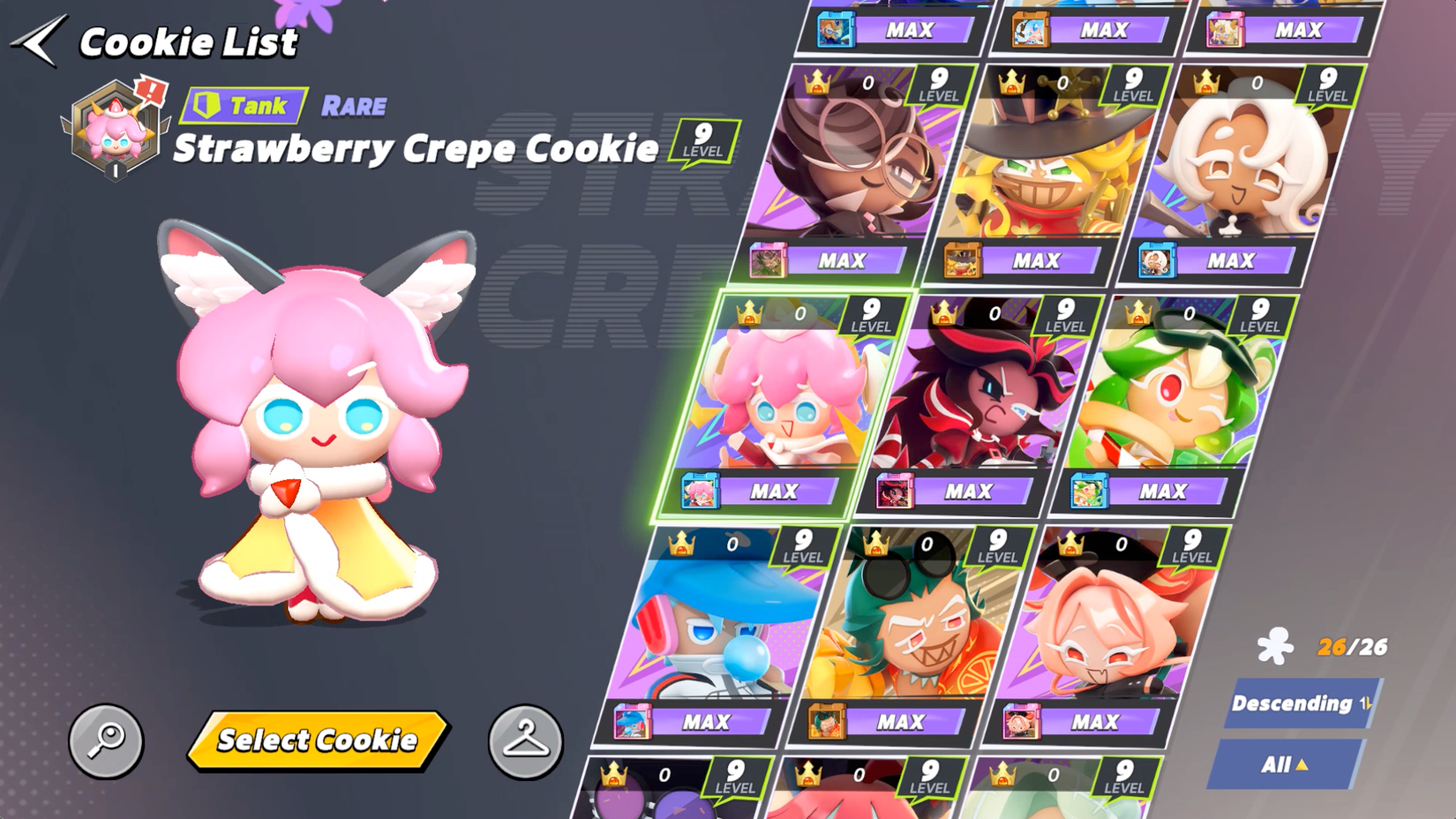Open the costume wardrobe hanger icon
The height and width of the screenshot is (819, 1456).
[527, 741]
